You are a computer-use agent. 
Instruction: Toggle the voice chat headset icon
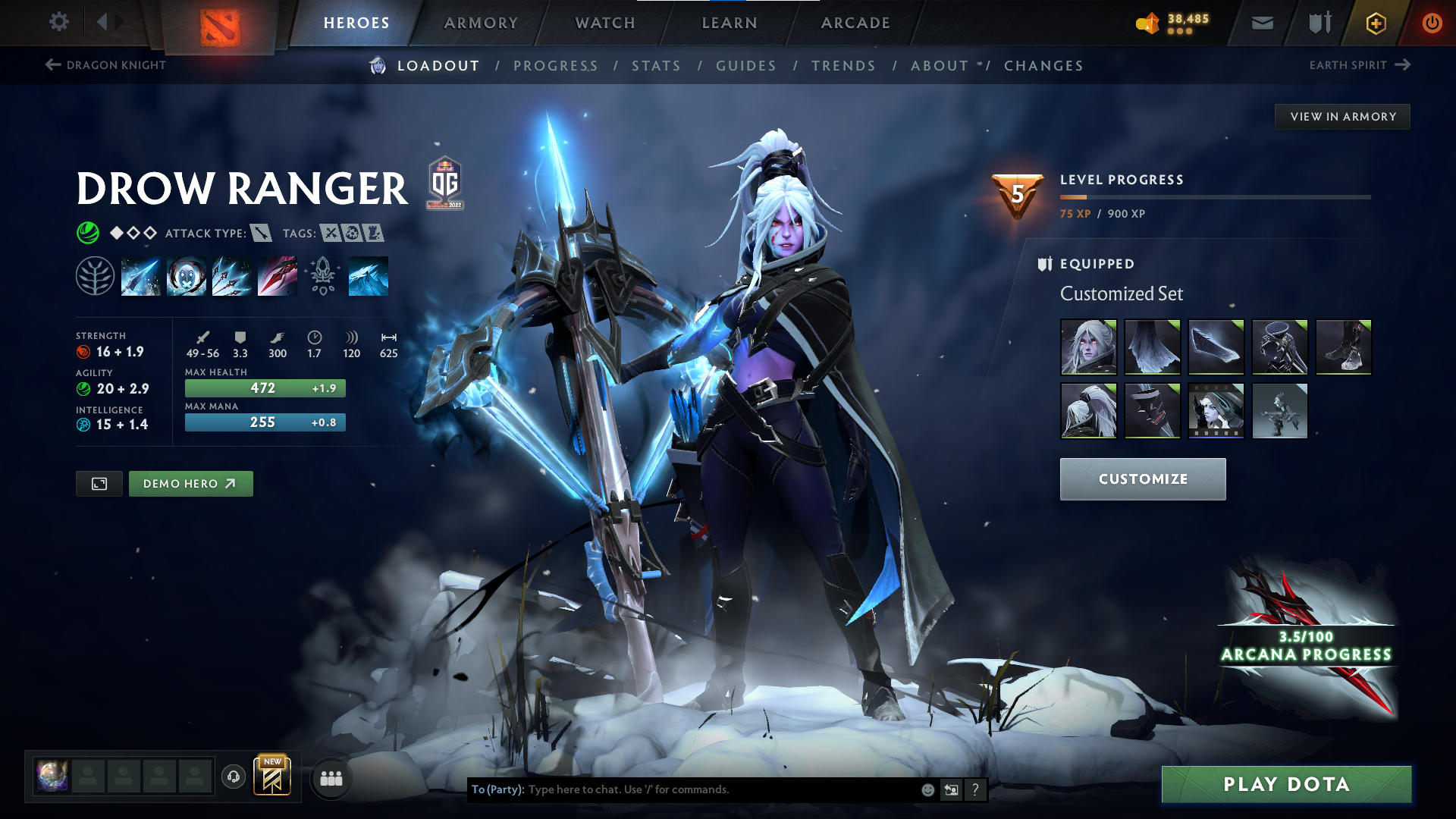click(x=233, y=777)
